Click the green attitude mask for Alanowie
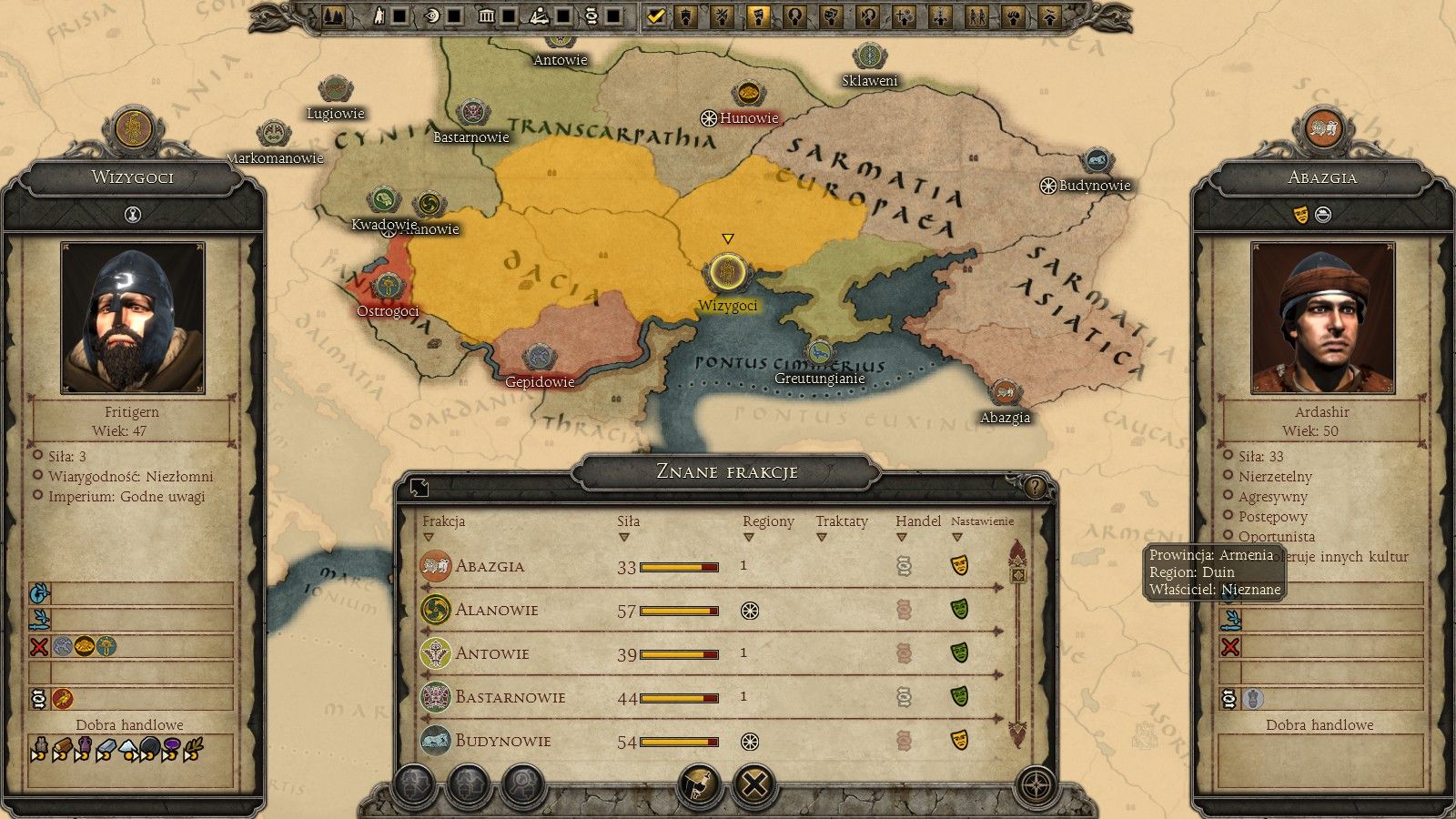This screenshot has height=819, width=1456. click(x=961, y=610)
